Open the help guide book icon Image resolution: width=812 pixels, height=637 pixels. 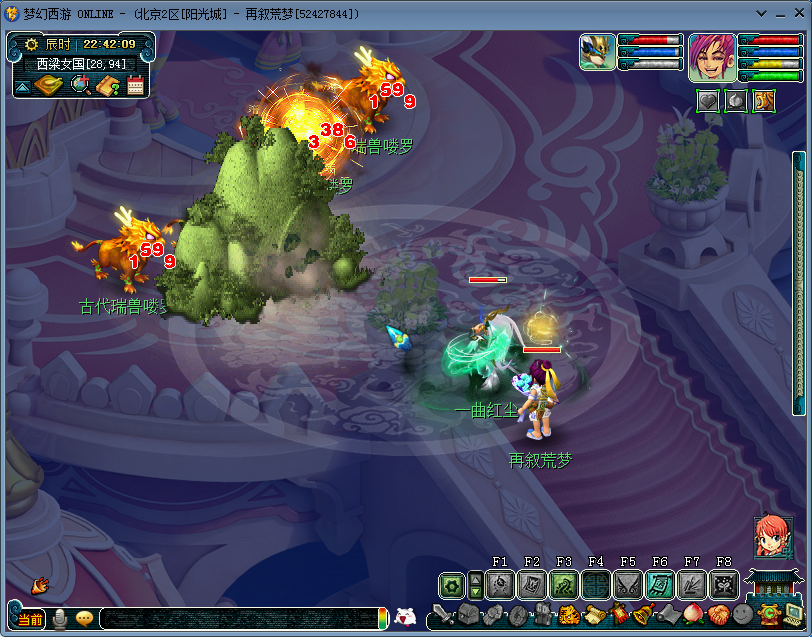(108, 86)
